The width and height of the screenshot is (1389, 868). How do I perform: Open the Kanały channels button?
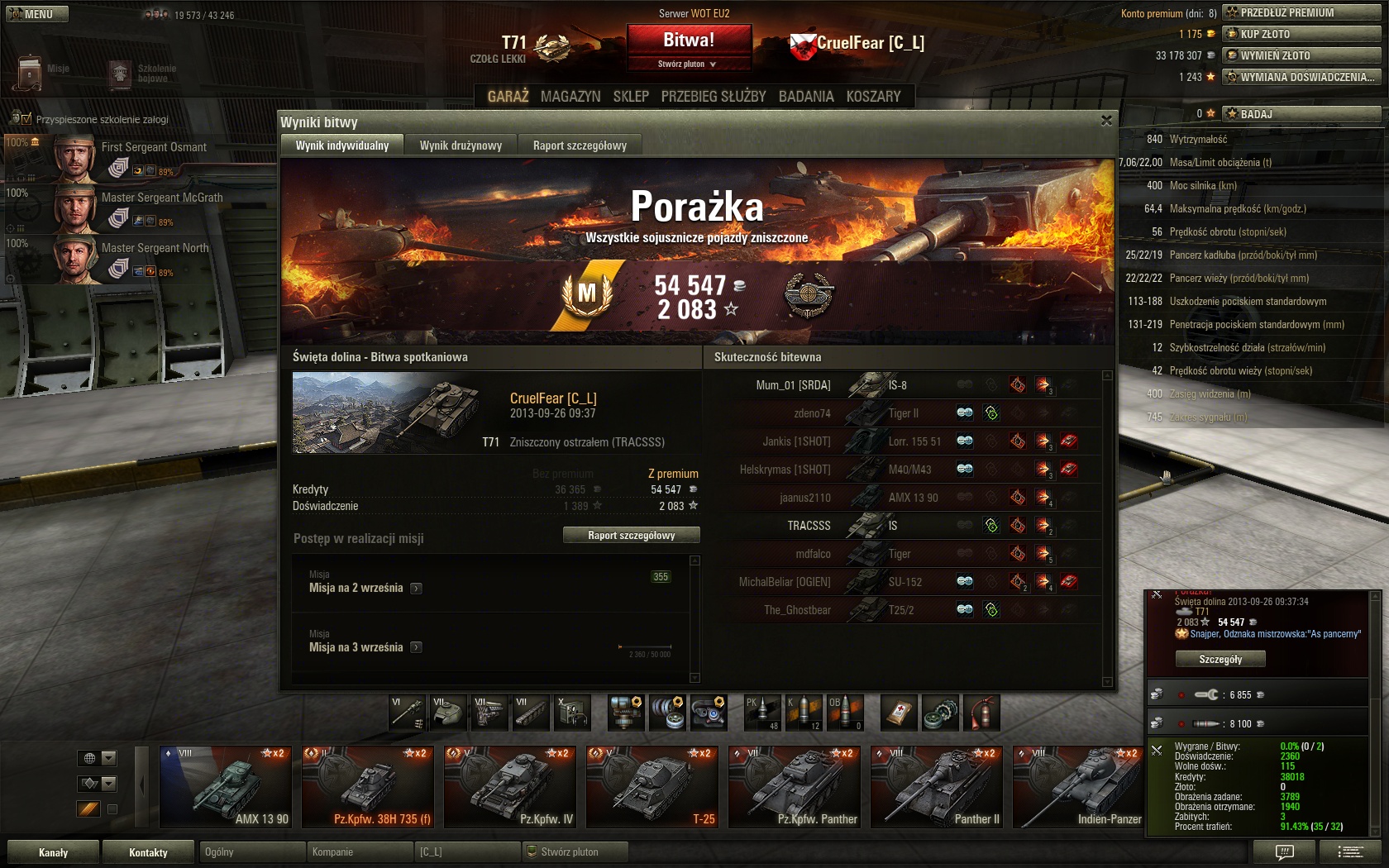53,852
